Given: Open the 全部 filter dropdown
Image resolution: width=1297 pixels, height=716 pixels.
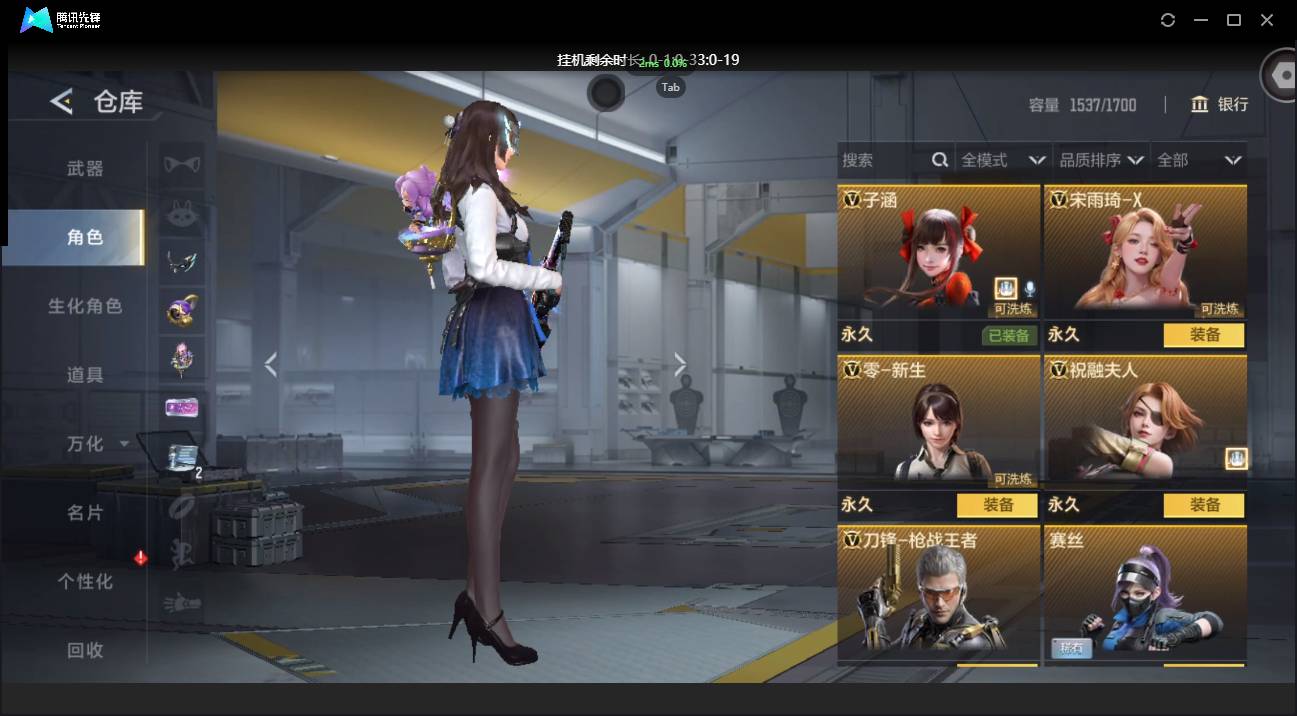Looking at the screenshot, I should click(x=1198, y=160).
